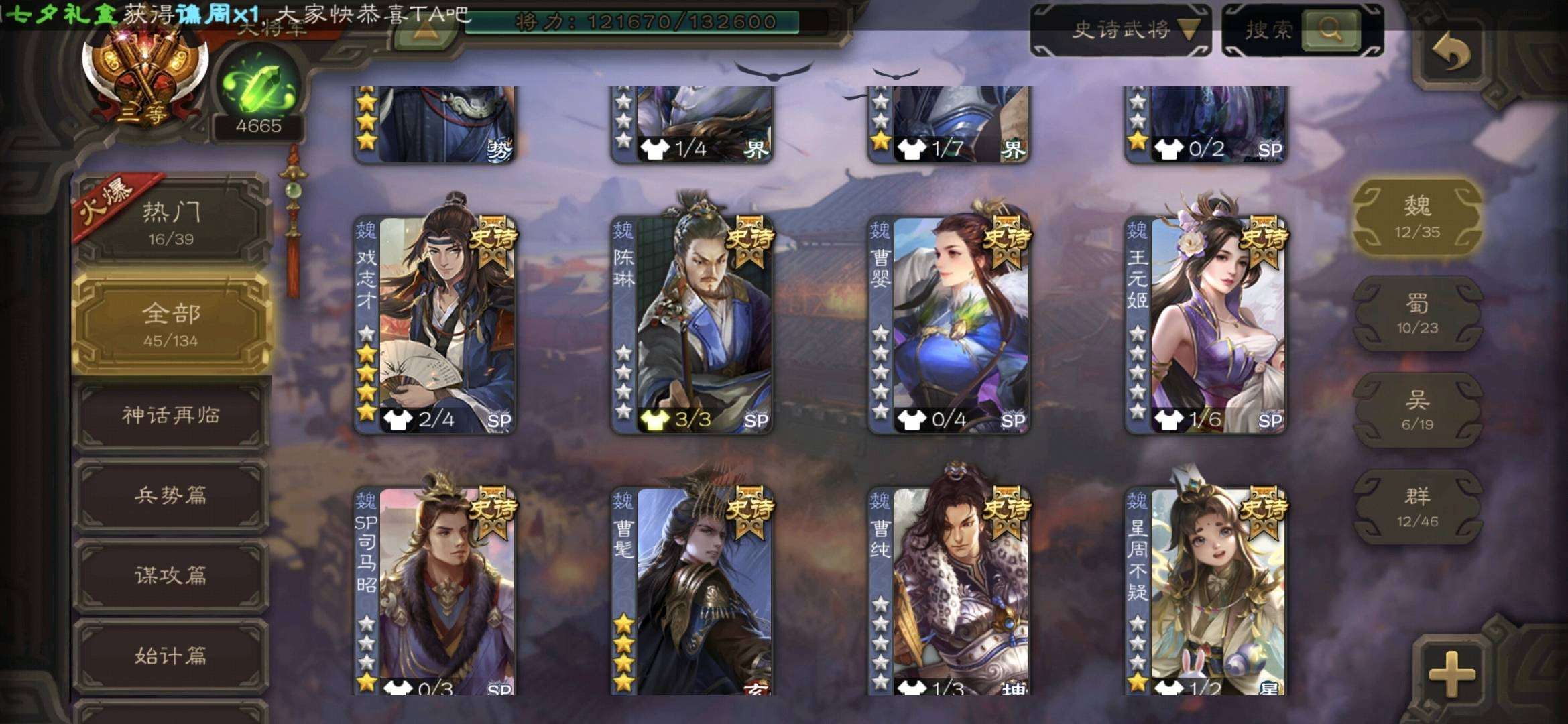Screen dimensions: 1568x724
Task: Select the 全部 all generals tab
Action: click(x=172, y=324)
